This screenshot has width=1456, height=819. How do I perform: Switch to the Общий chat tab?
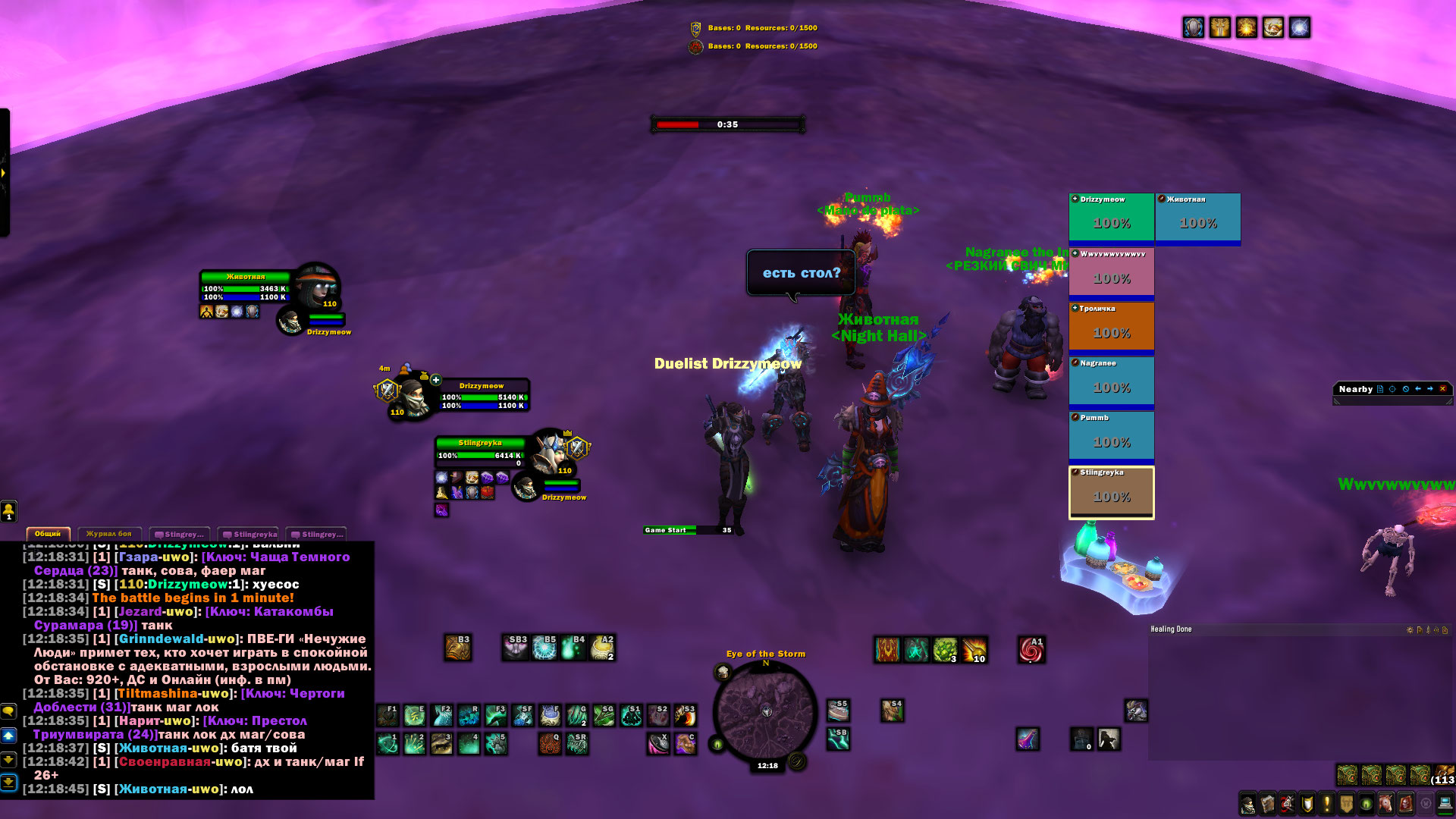pyautogui.click(x=48, y=534)
